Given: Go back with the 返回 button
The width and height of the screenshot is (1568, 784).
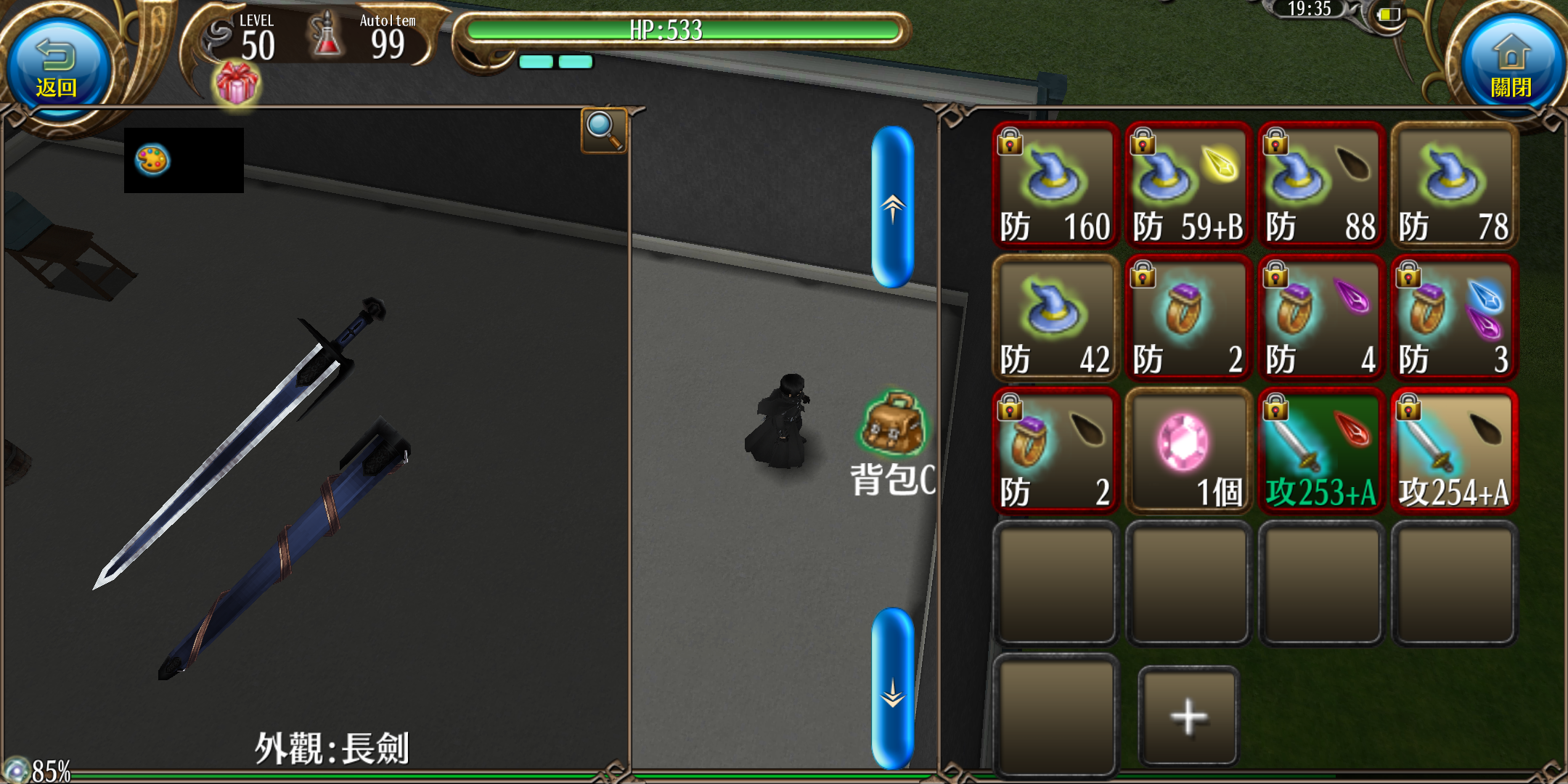Looking at the screenshot, I should click(57, 69).
